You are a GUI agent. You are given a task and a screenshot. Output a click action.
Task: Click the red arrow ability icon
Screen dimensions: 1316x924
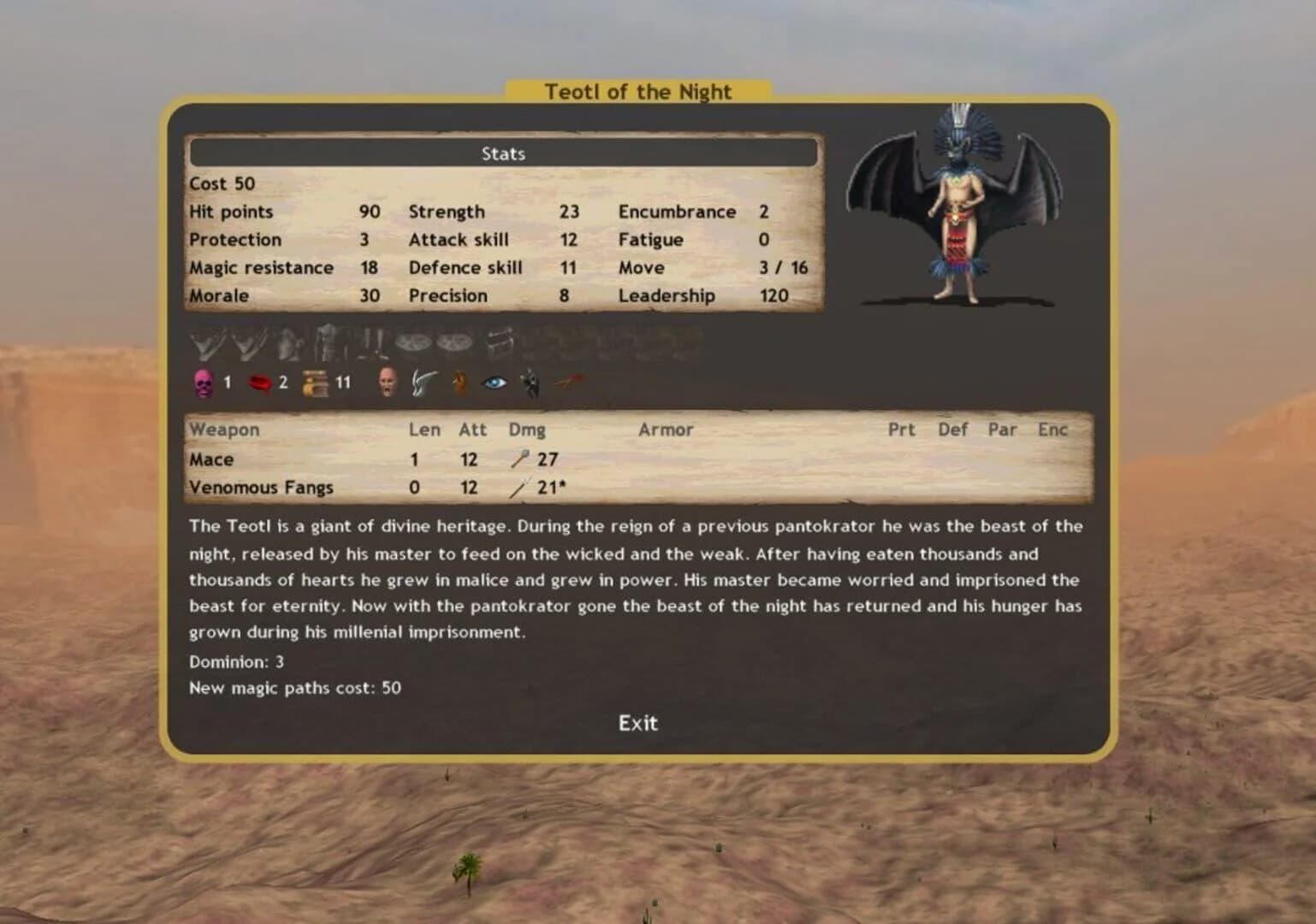tap(566, 383)
